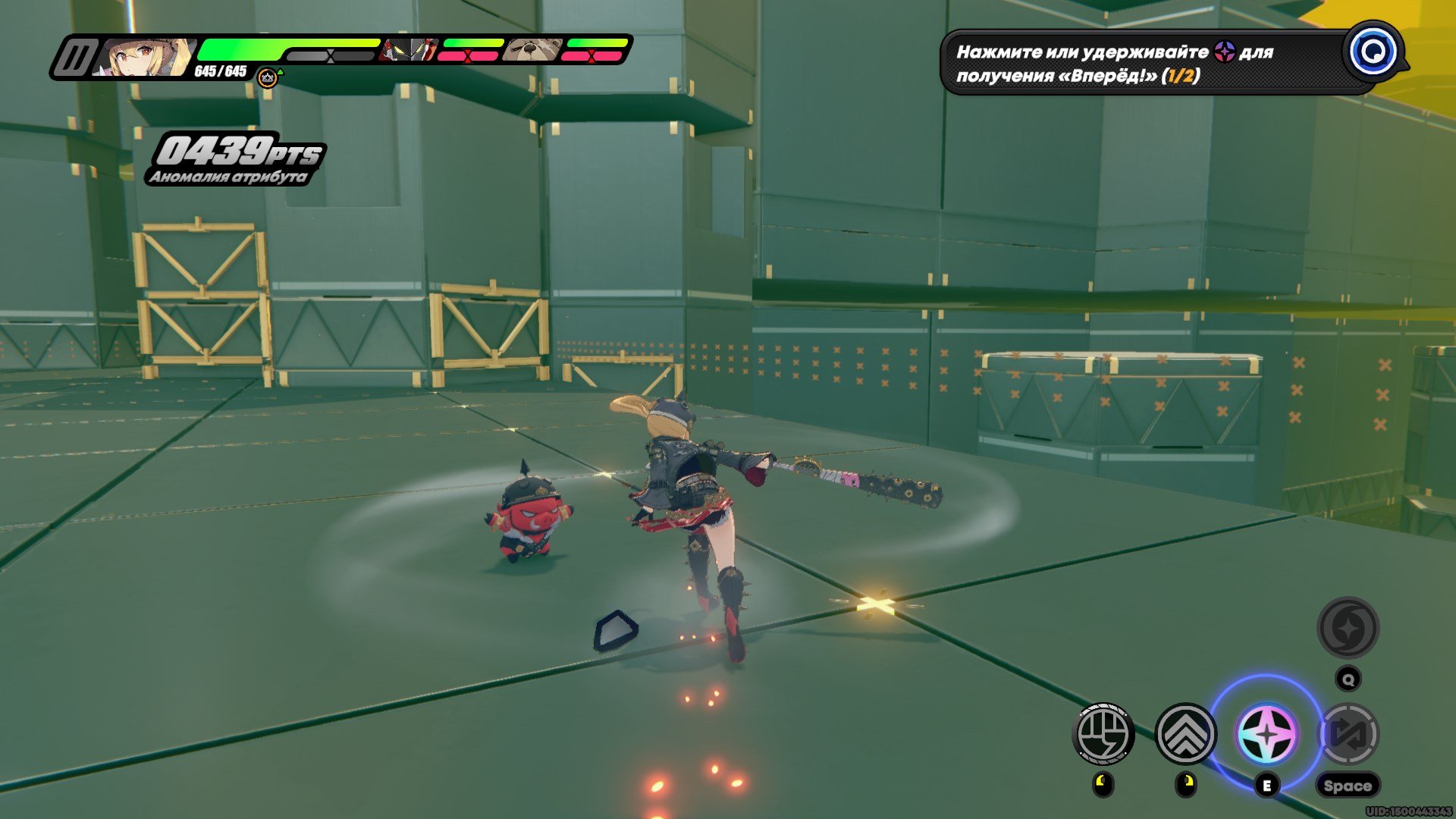Open the blue circular tutorial icon
Image resolution: width=1456 pixels, height=819 pixels.
1373,52
